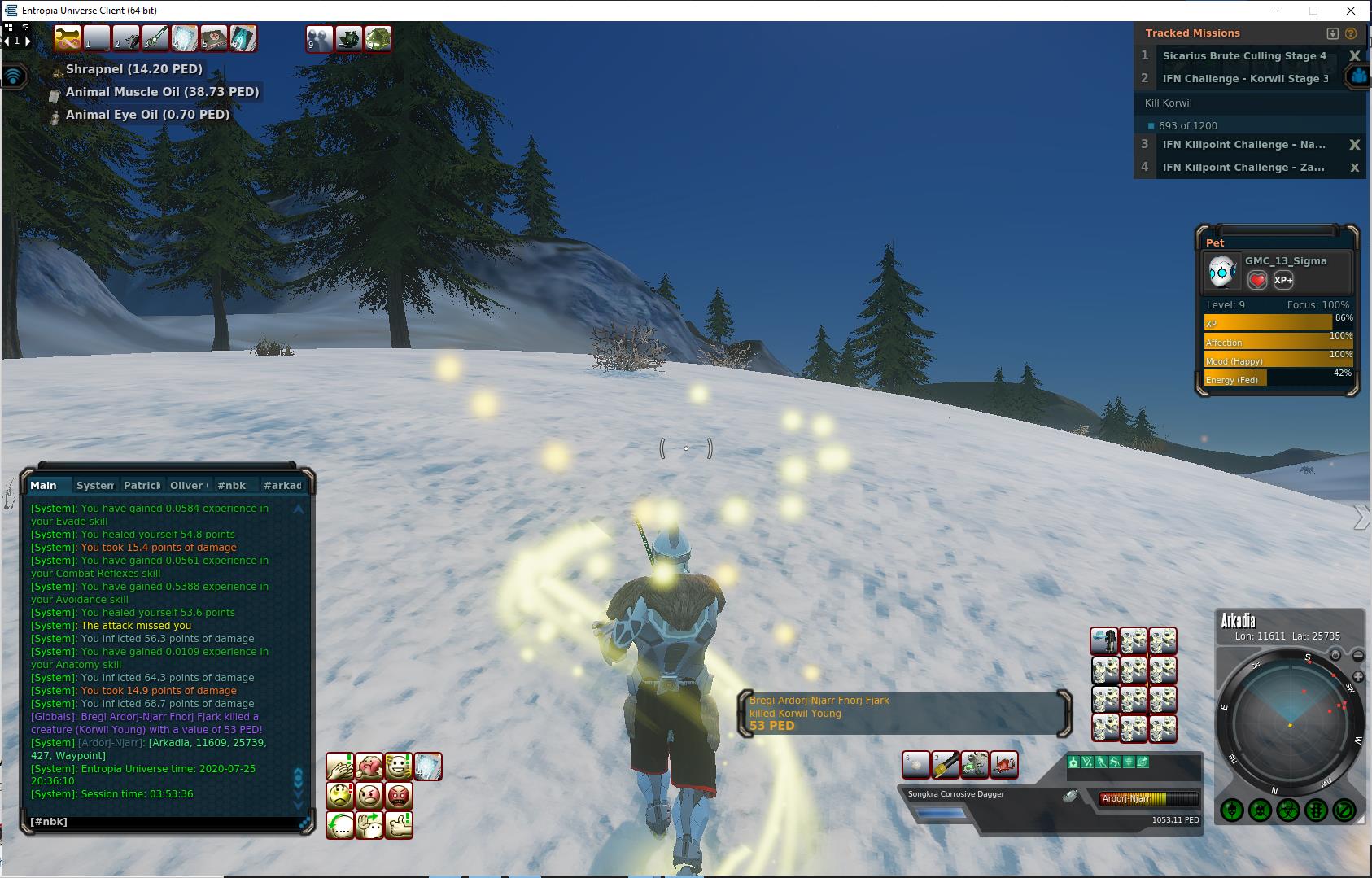This screenshot has height=878, width=1372.
Task: Activate the first aid kit hotbar slot
Action: pyautogui.click(x=214, y=38)
